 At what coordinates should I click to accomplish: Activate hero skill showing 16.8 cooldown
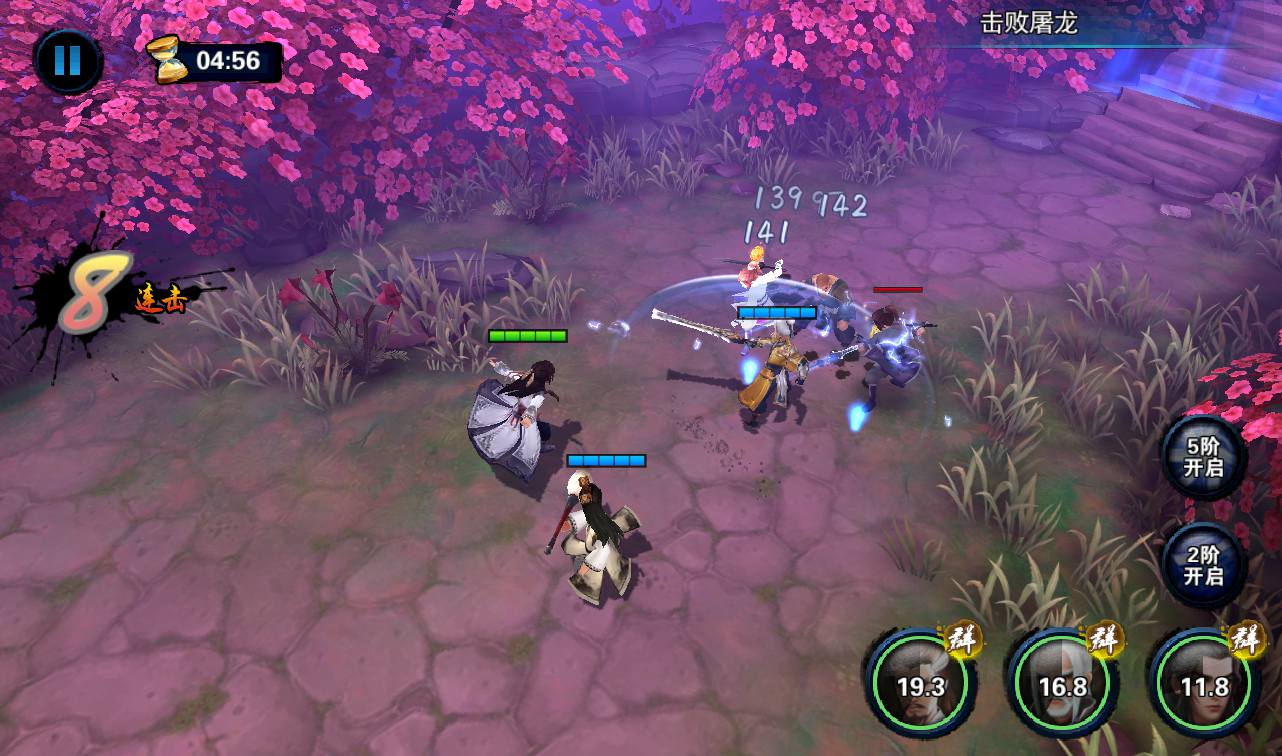pyautogui.click(x=1062, y=685)
